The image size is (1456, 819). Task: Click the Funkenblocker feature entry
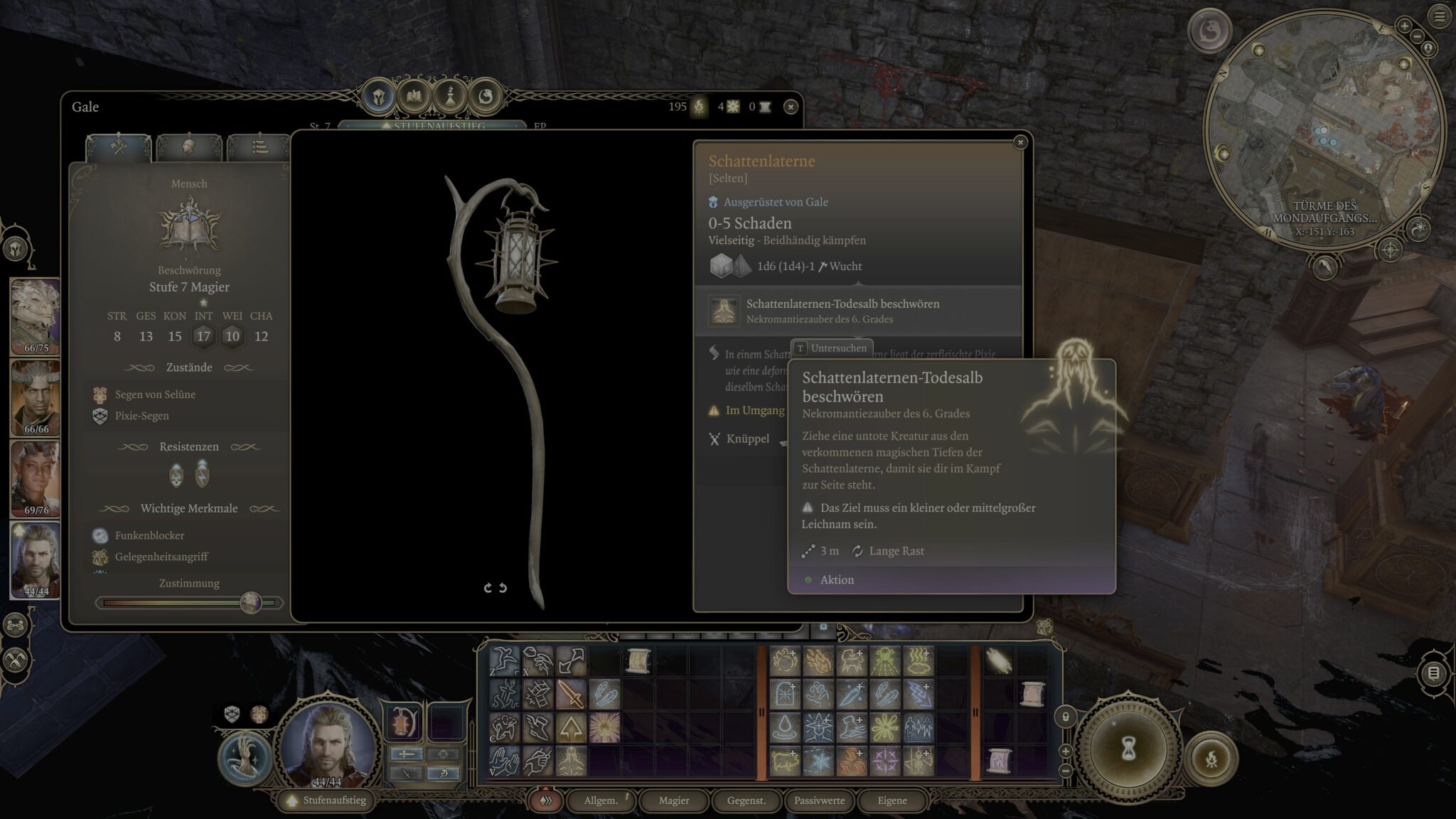149,535
